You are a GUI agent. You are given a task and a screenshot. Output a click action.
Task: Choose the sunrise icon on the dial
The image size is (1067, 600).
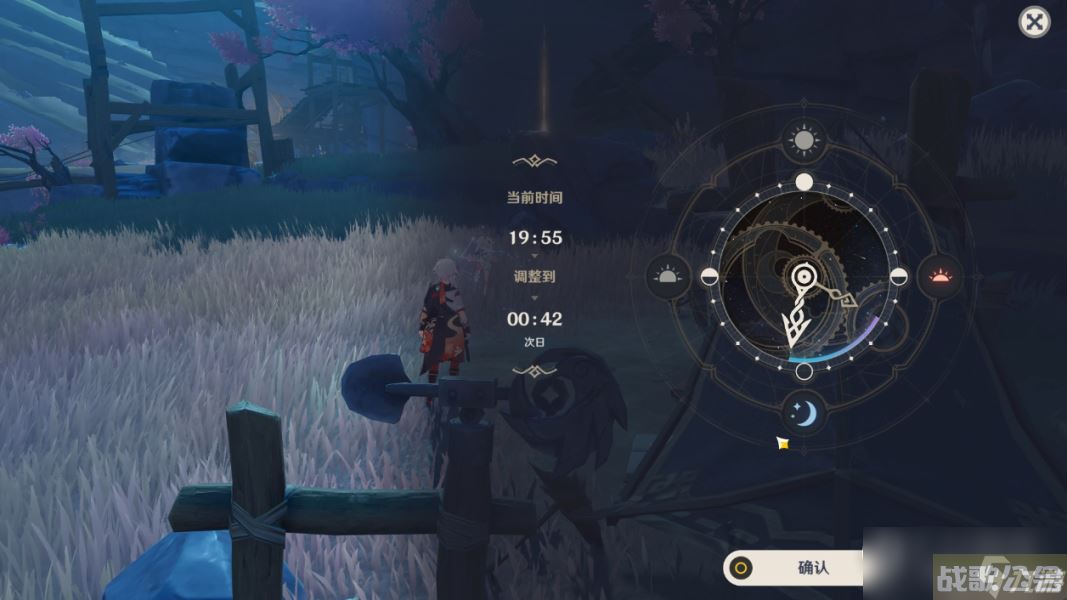[x=667, y=276]
